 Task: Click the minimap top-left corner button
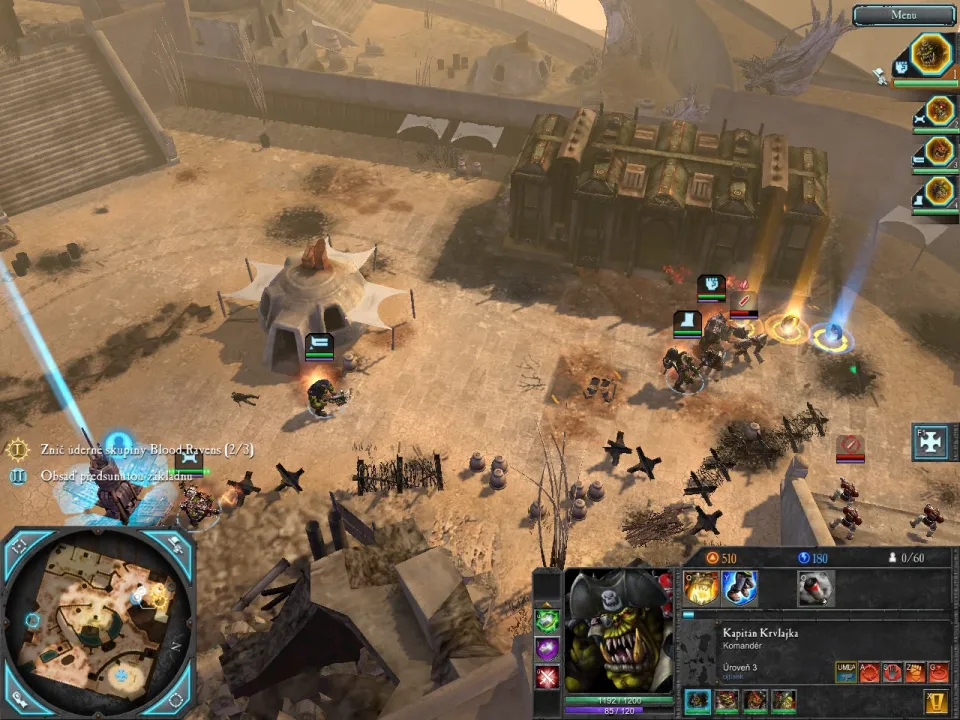coord(18,546)
